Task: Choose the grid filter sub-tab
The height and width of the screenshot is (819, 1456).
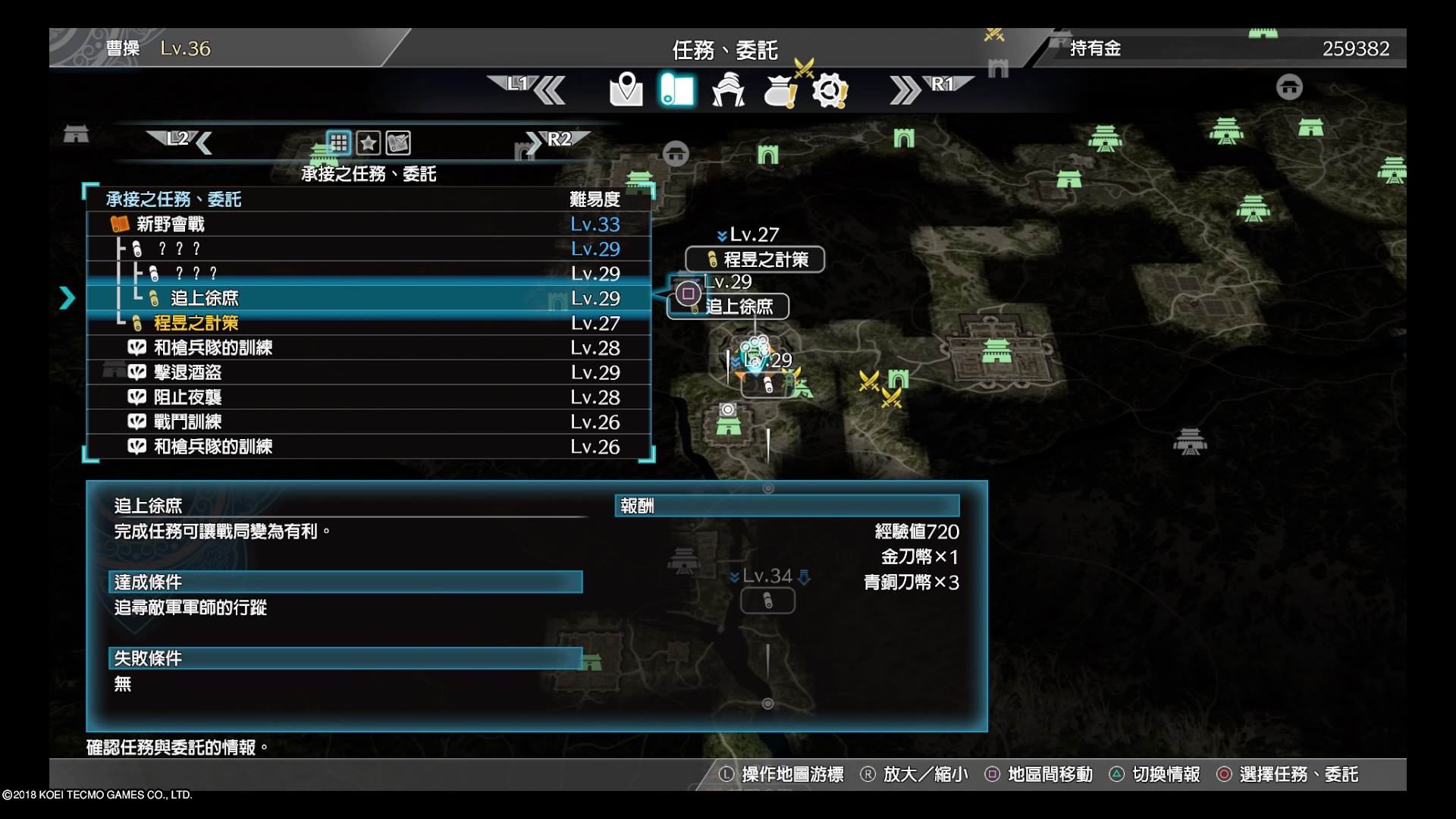Action: coord(338,143)
